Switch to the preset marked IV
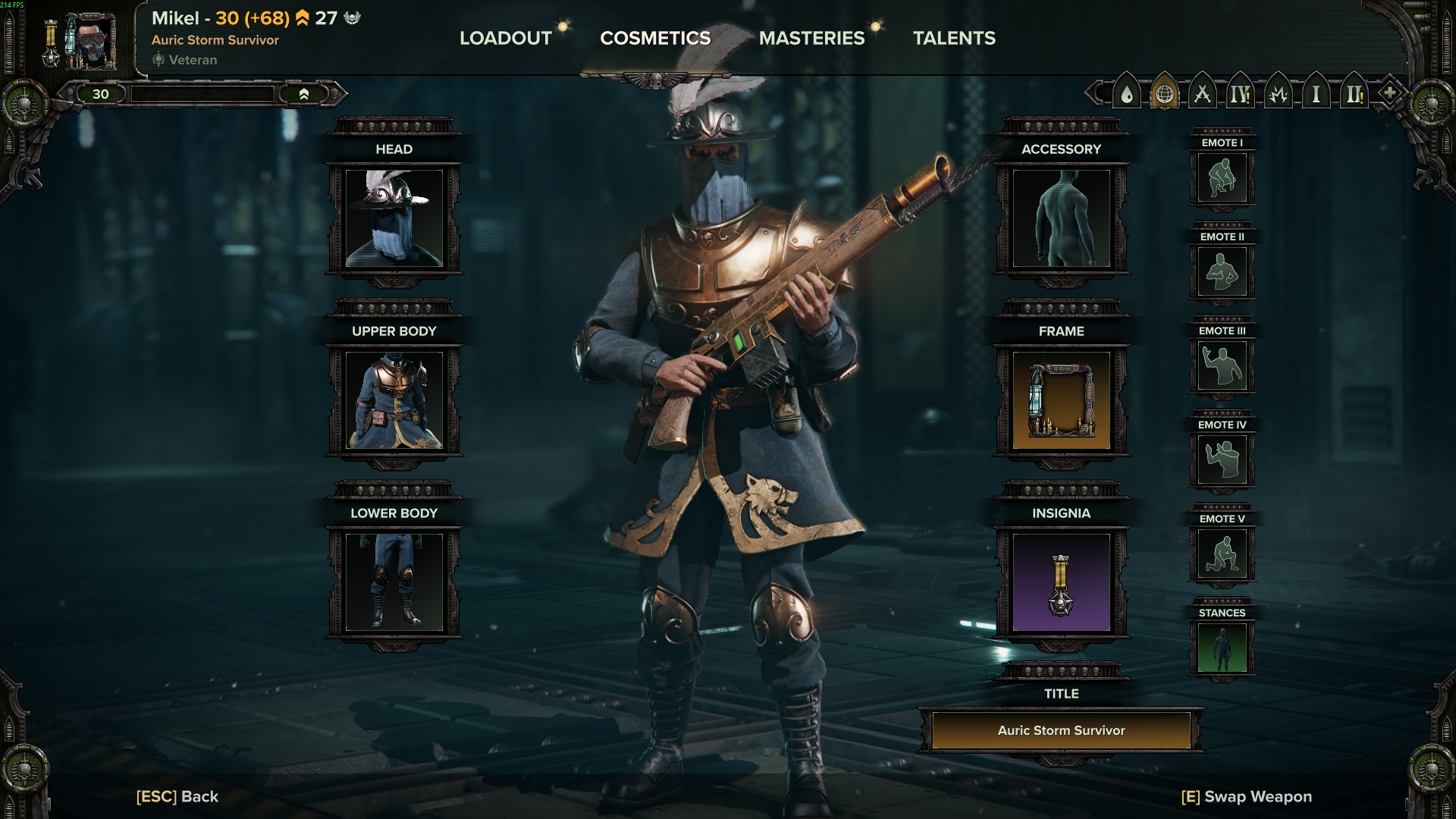The width and height of the screenshot is (1456, 819). 1240,95
